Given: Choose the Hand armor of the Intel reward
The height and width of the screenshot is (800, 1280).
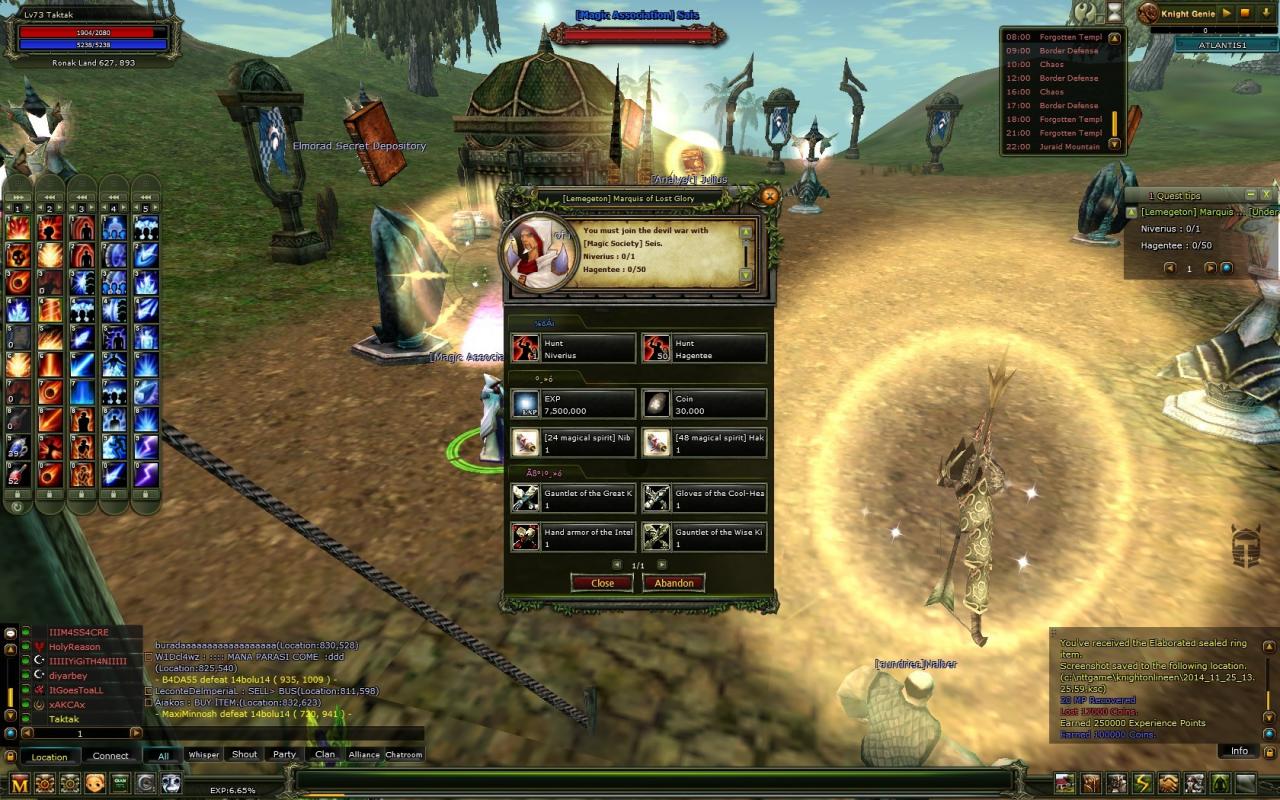Looking at the screenshot, I should [573, 538].
